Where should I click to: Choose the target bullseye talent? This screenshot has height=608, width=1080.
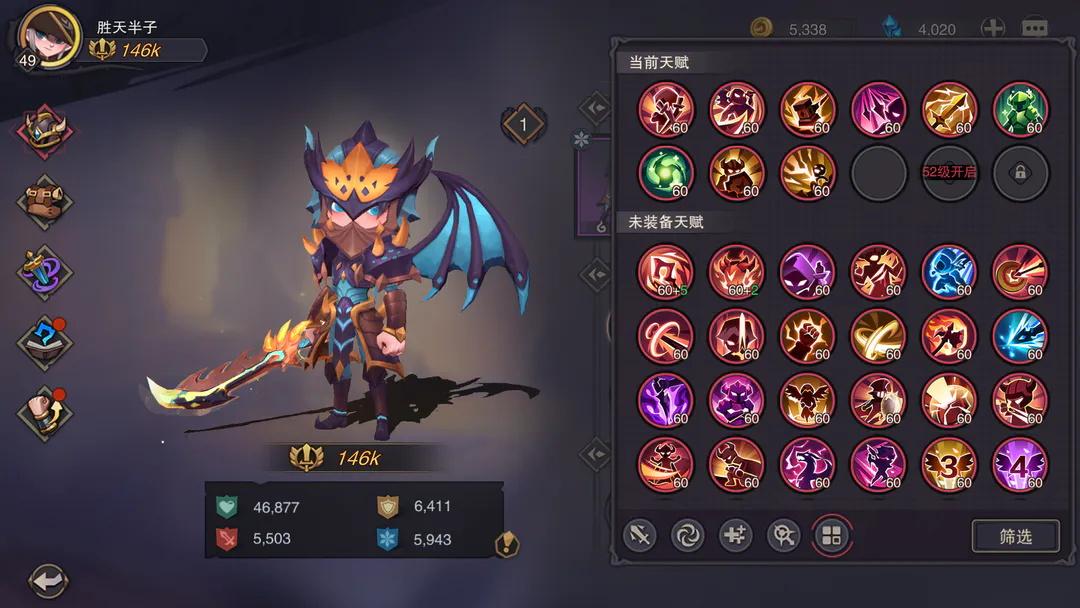[x=1020, y=272]
